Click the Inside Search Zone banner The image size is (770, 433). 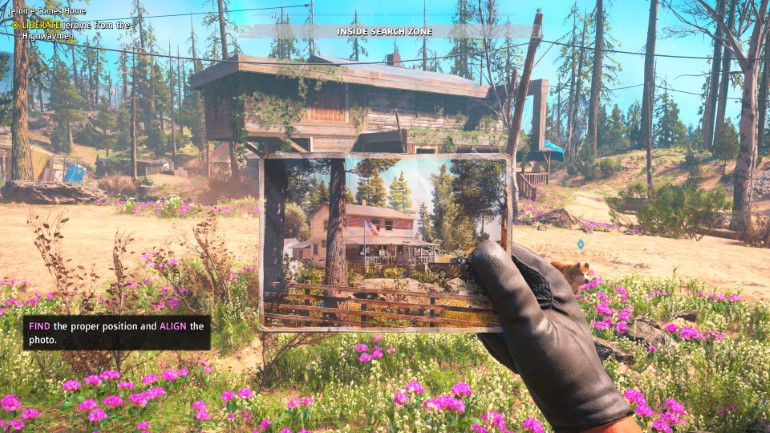click(x=385, y=31)
